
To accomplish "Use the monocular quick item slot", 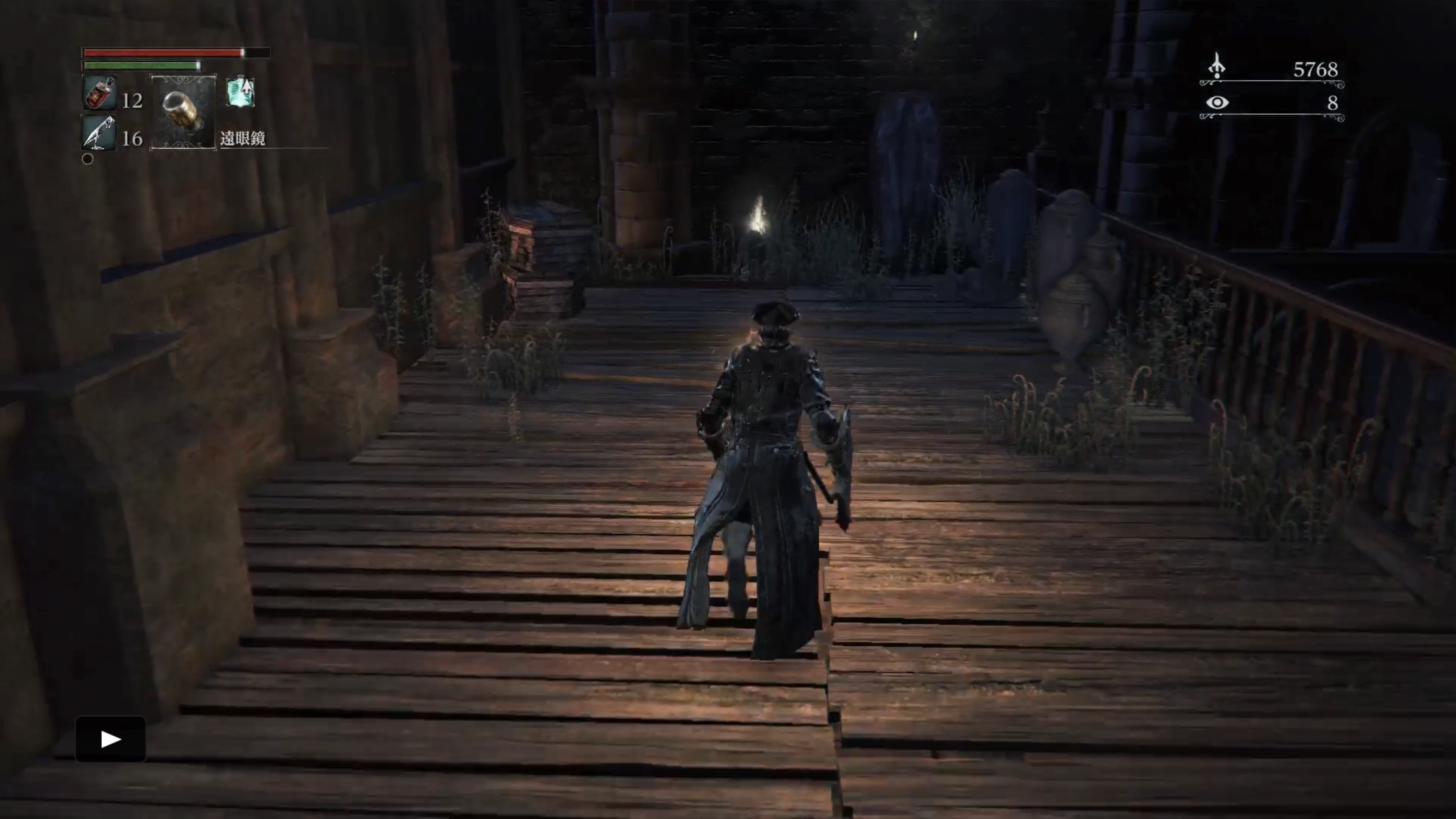I will click(x=182, y=113).
